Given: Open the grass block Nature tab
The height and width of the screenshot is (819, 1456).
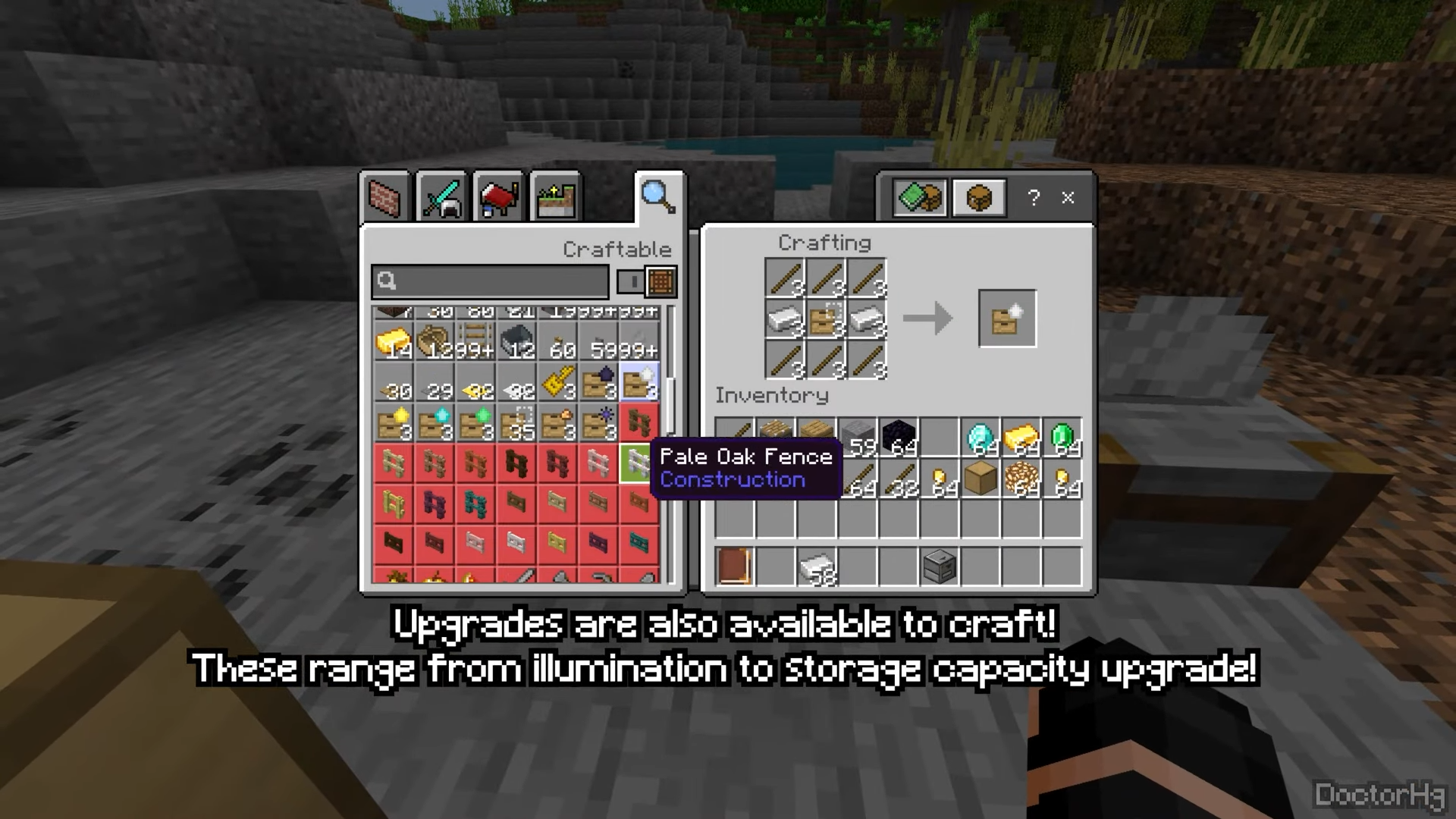Looking at the screenshot, I should click(556, 197).
